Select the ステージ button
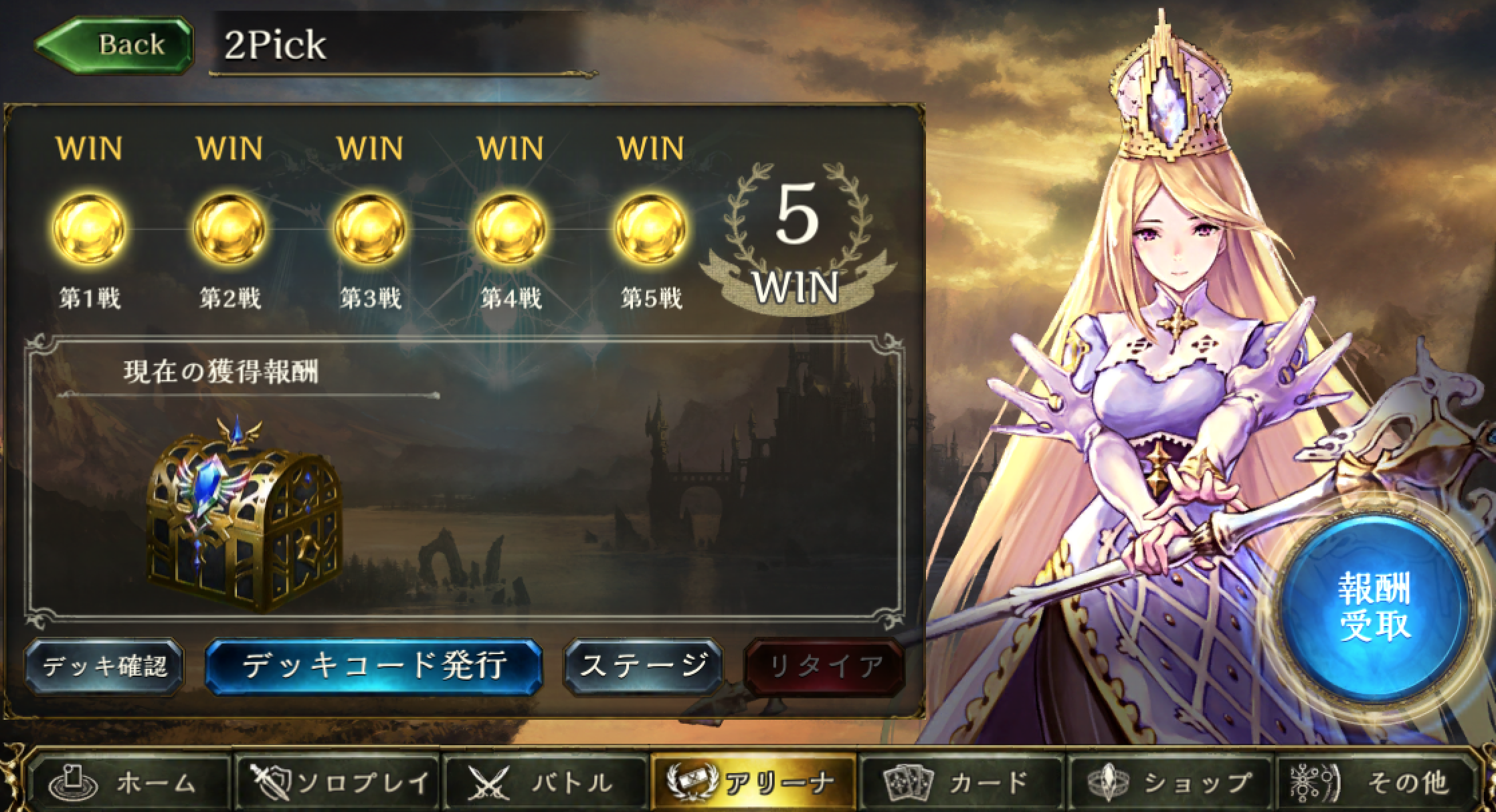The image size is (1496, 812). 643,666
